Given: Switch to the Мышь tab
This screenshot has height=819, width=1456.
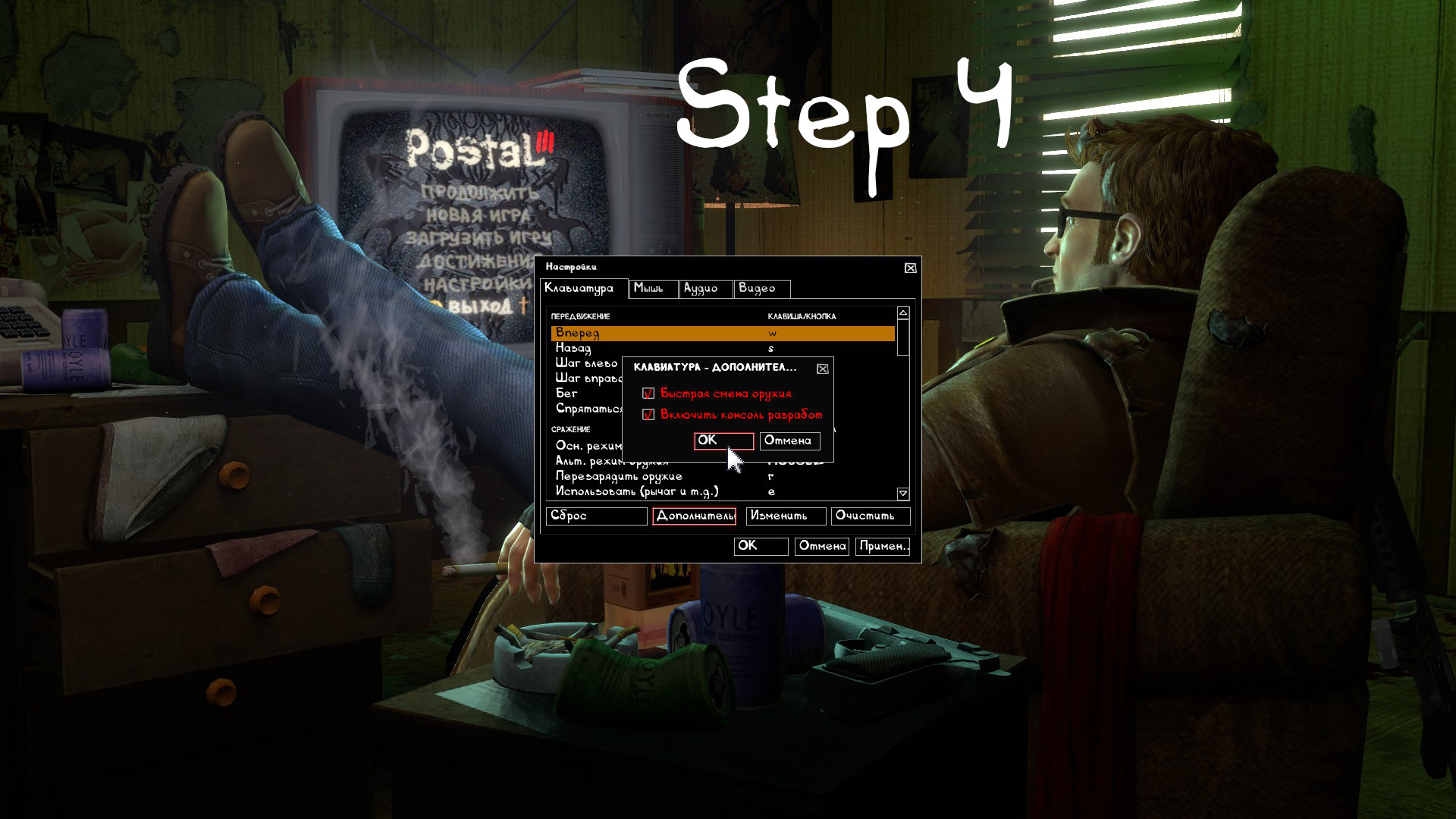Looking at the screenshot, I should click(652, 289).
